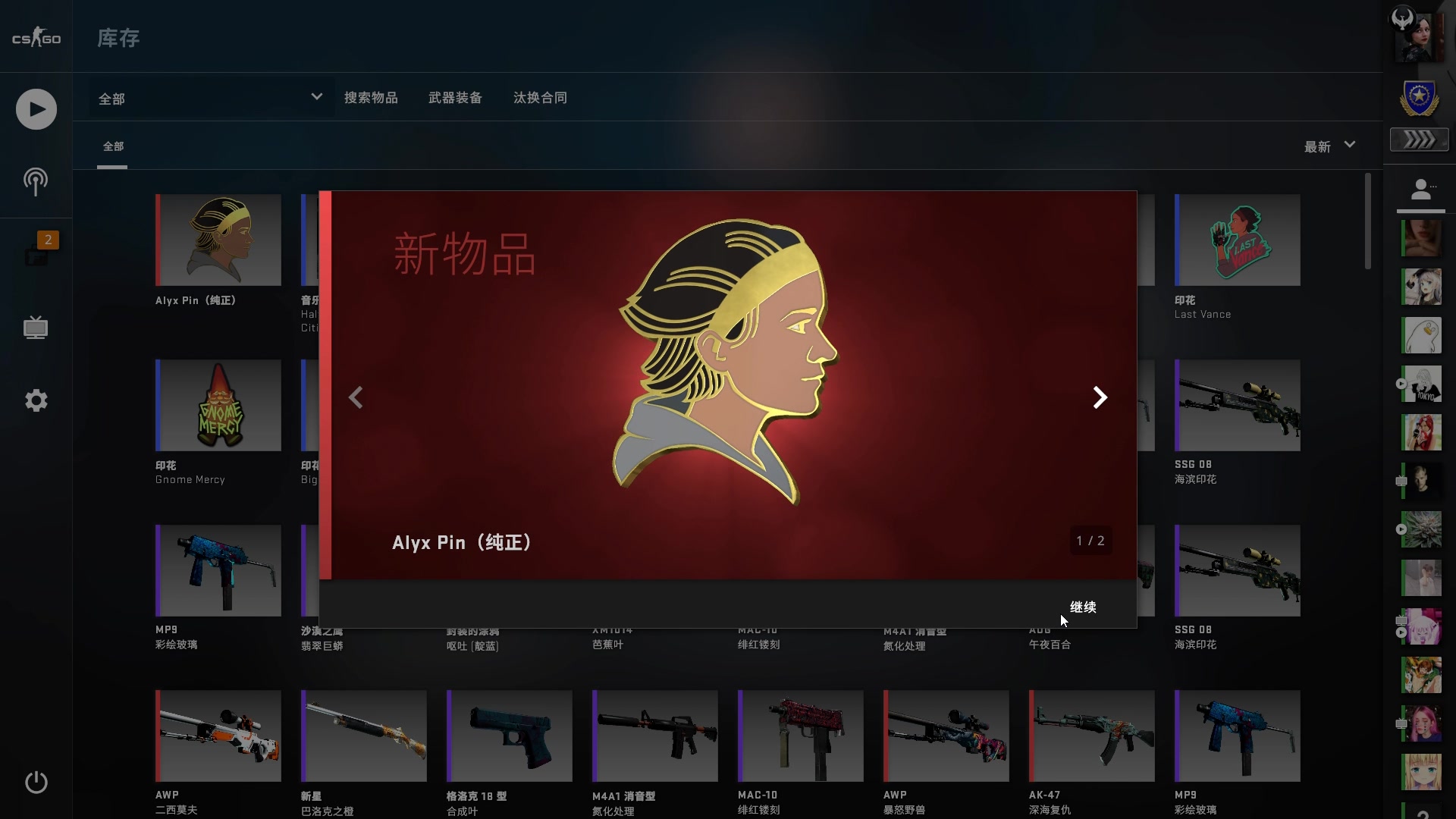
Task: Open 汰换合同 trade-up contracts
Action: coord(539,97)
